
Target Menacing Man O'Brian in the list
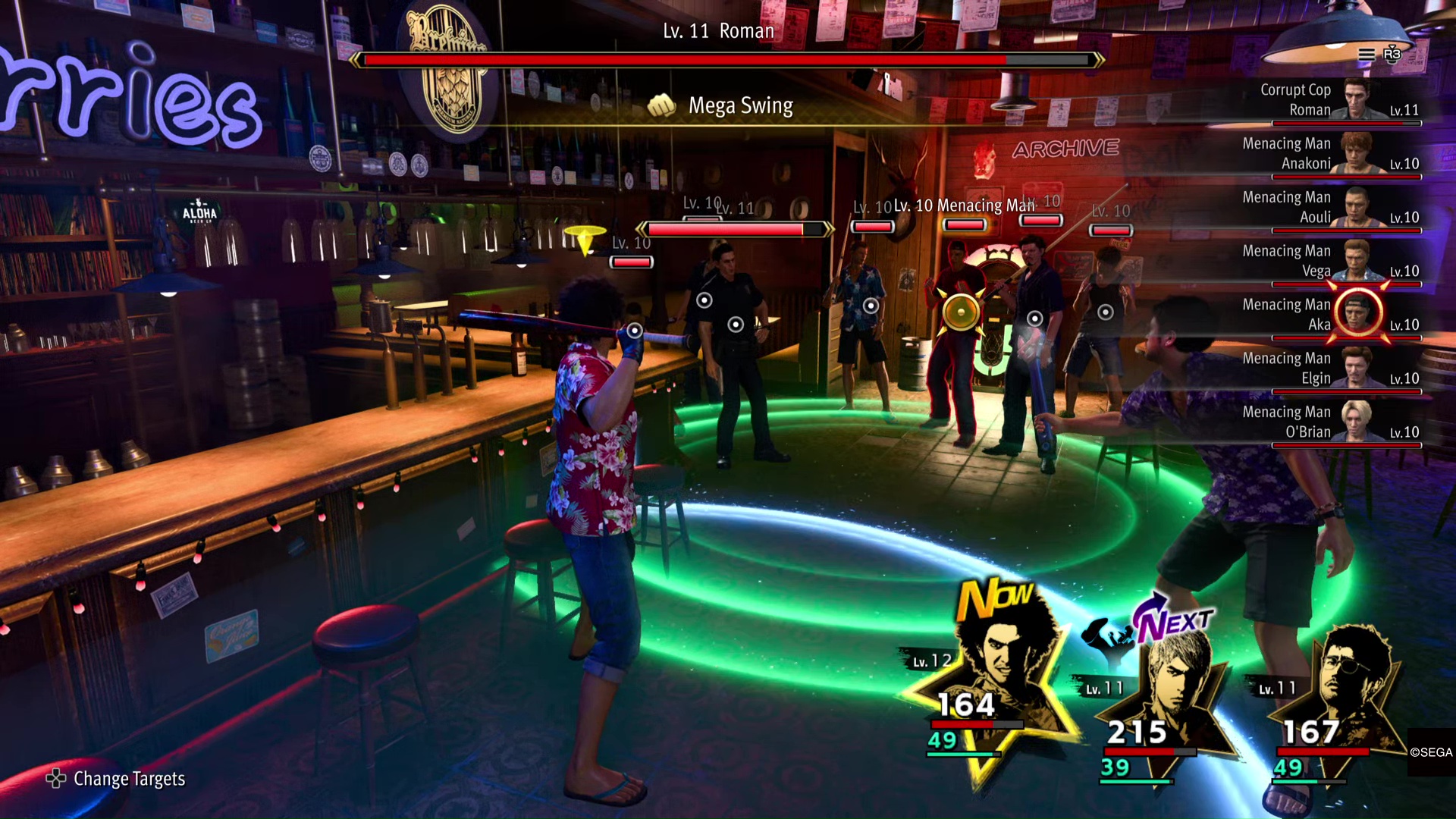tap(1338, 422)
